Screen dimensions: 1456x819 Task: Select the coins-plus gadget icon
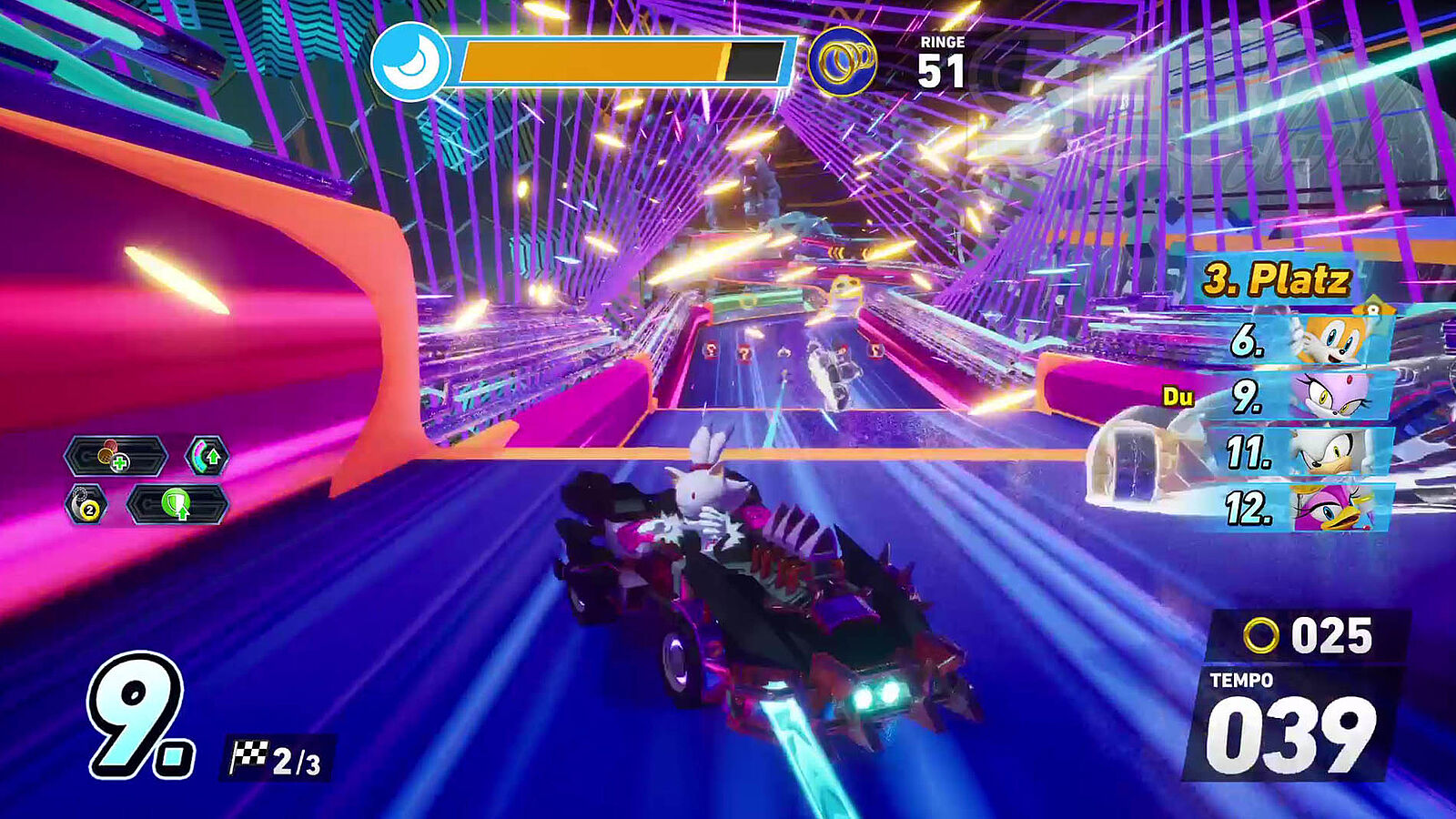click(x=116, y=456)
